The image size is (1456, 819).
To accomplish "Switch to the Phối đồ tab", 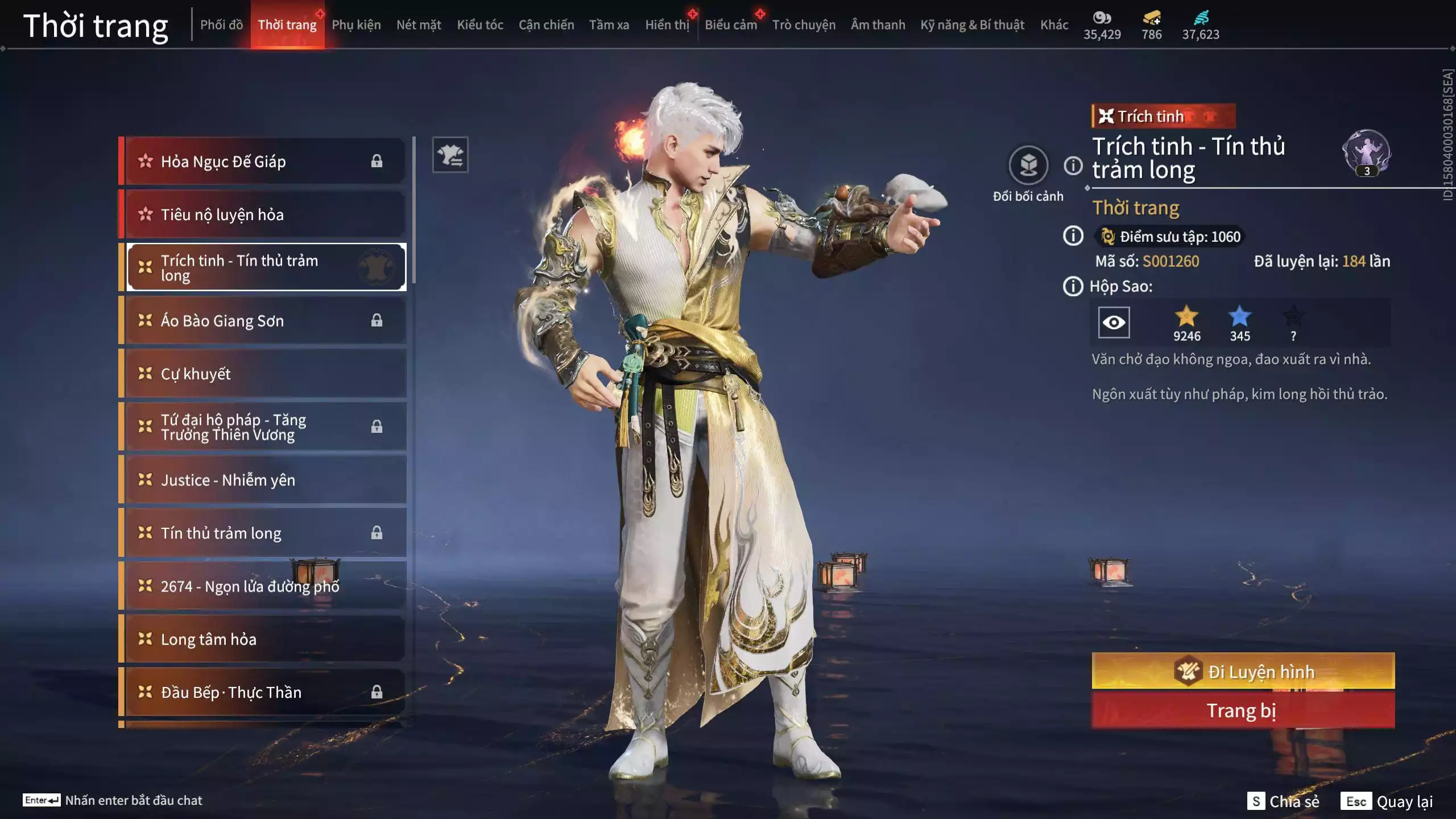I will [x=221, y=25].
